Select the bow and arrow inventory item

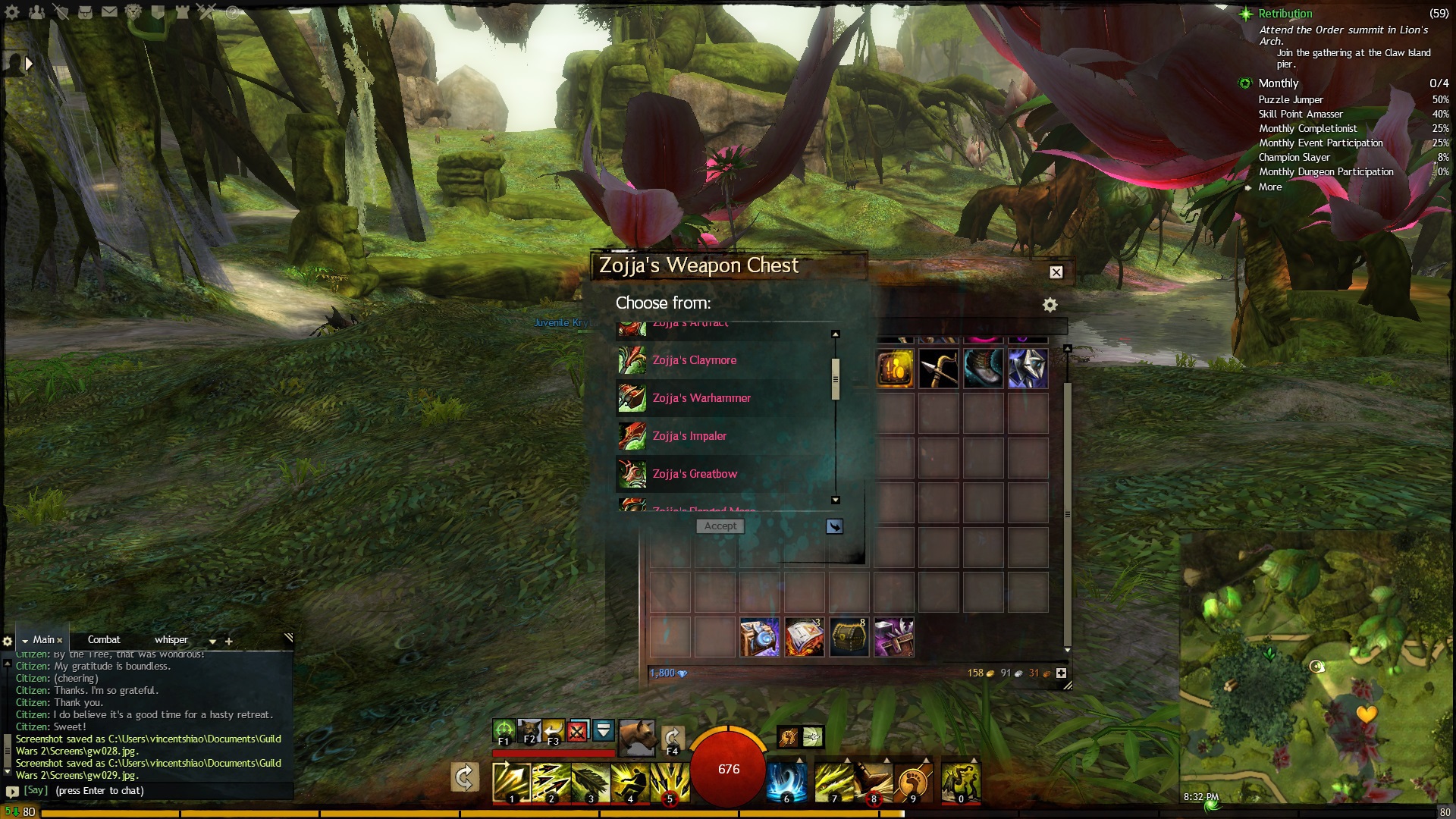[x=939, y=369]
